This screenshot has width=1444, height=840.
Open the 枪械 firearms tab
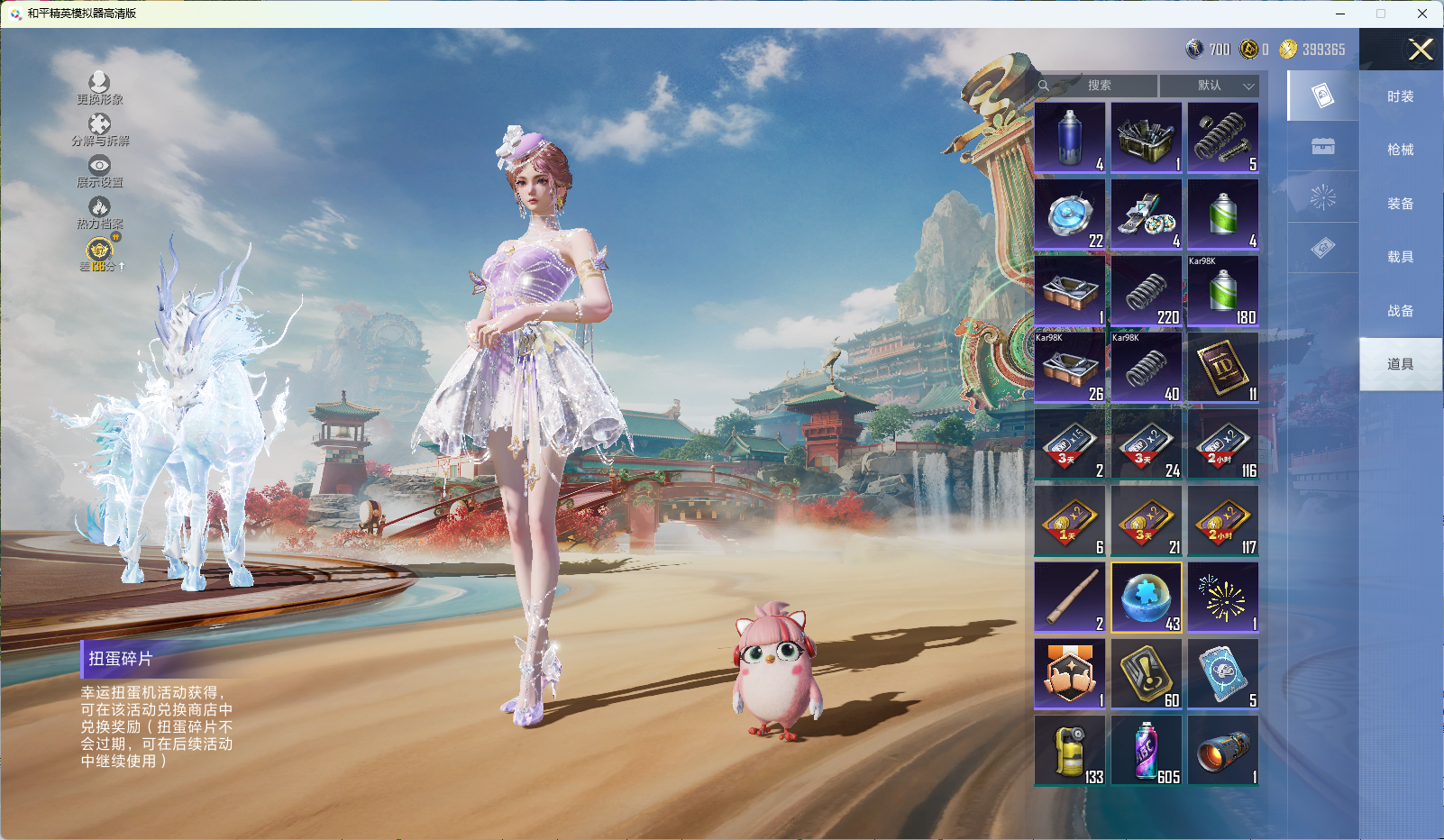coord(1400,150)
